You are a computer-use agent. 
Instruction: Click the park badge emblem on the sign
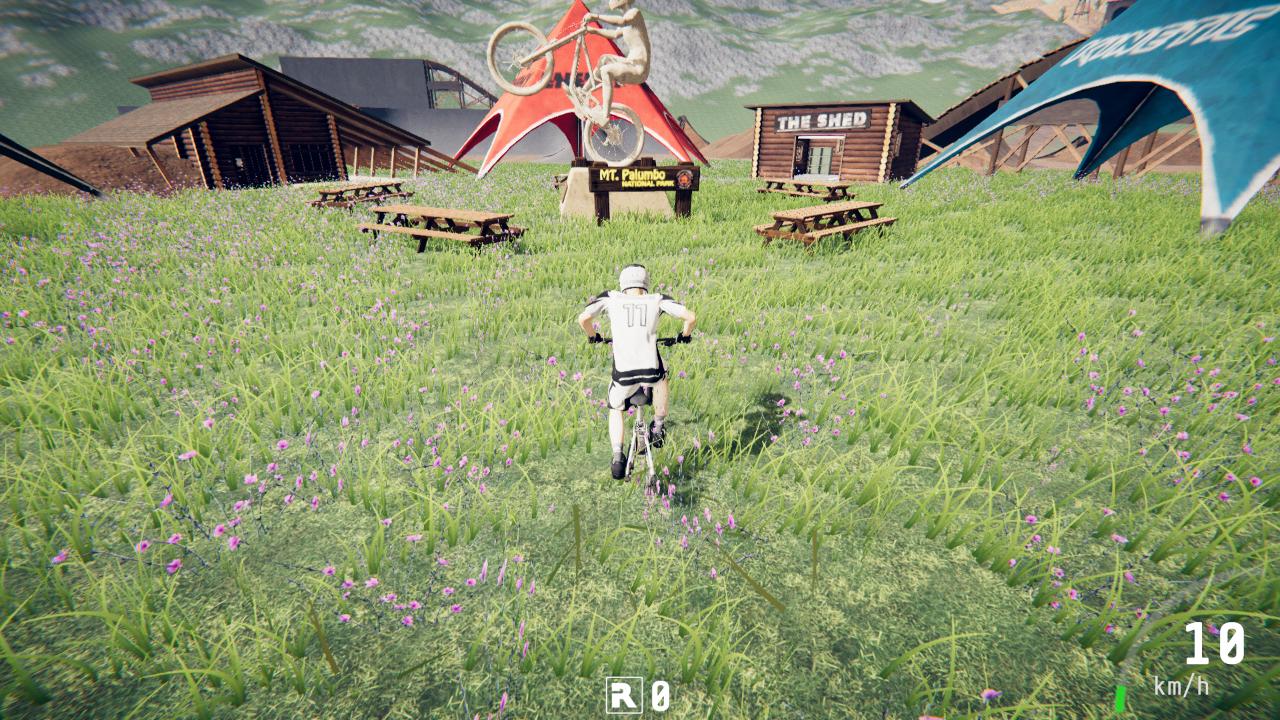(684, 178)
